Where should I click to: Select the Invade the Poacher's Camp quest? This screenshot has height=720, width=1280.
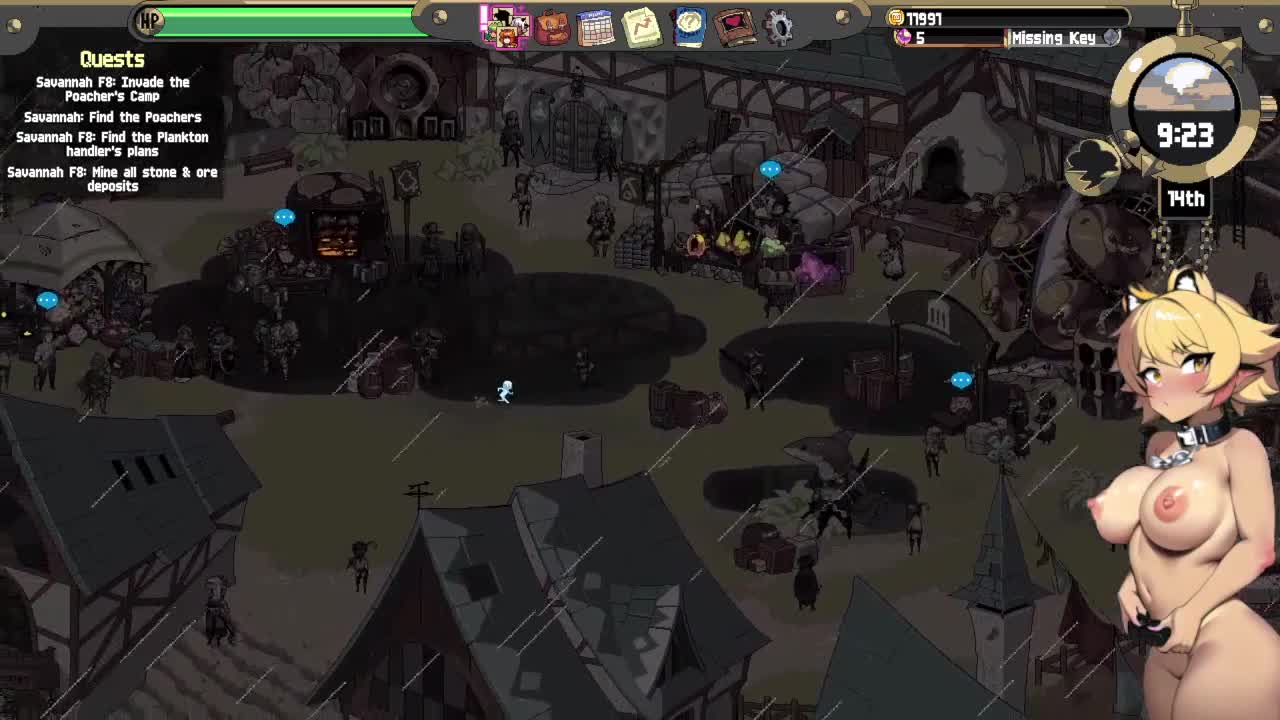click(113, 89)
